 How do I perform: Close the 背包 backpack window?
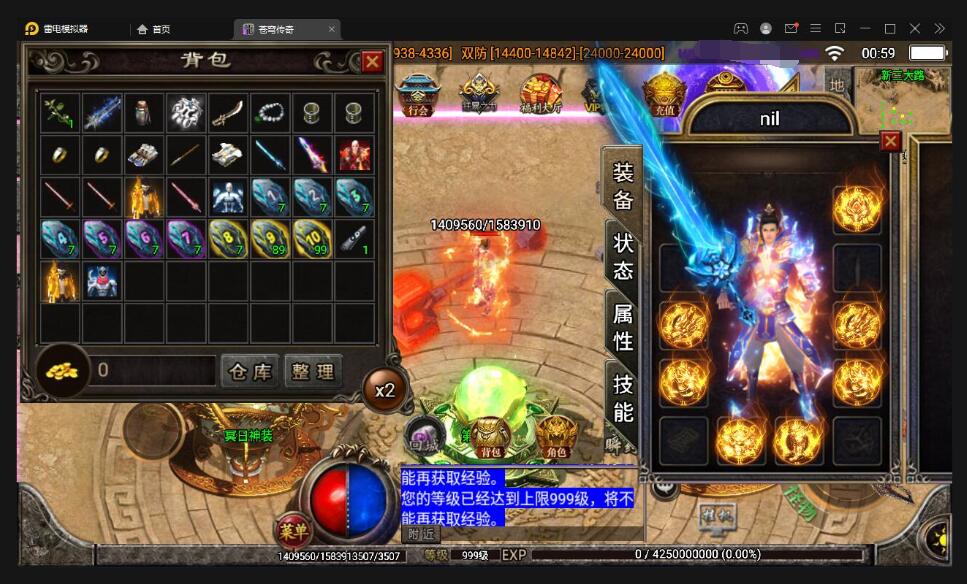point(372,62)
